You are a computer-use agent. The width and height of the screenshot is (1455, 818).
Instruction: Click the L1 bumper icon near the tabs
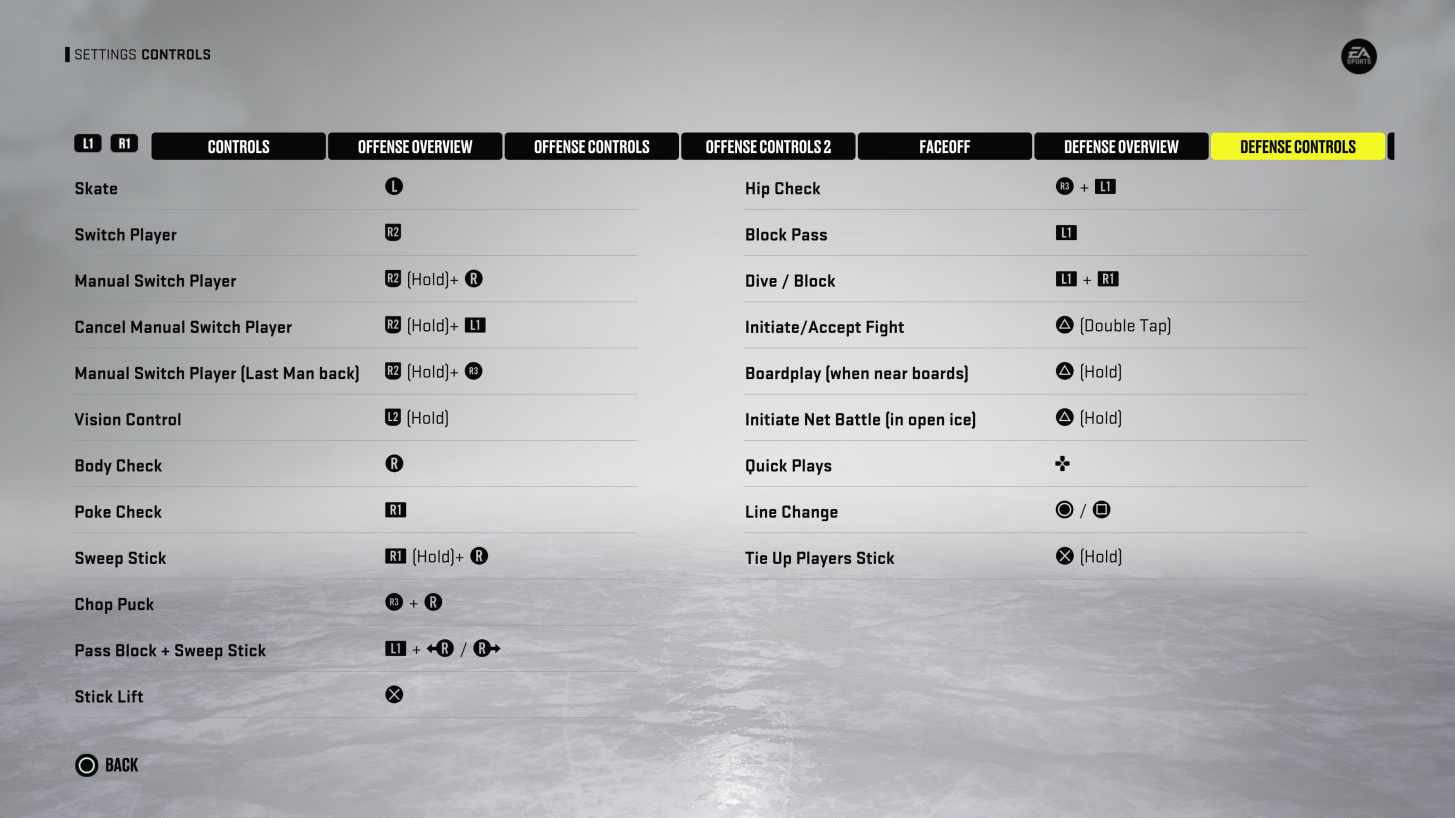(x=88, y=143)
